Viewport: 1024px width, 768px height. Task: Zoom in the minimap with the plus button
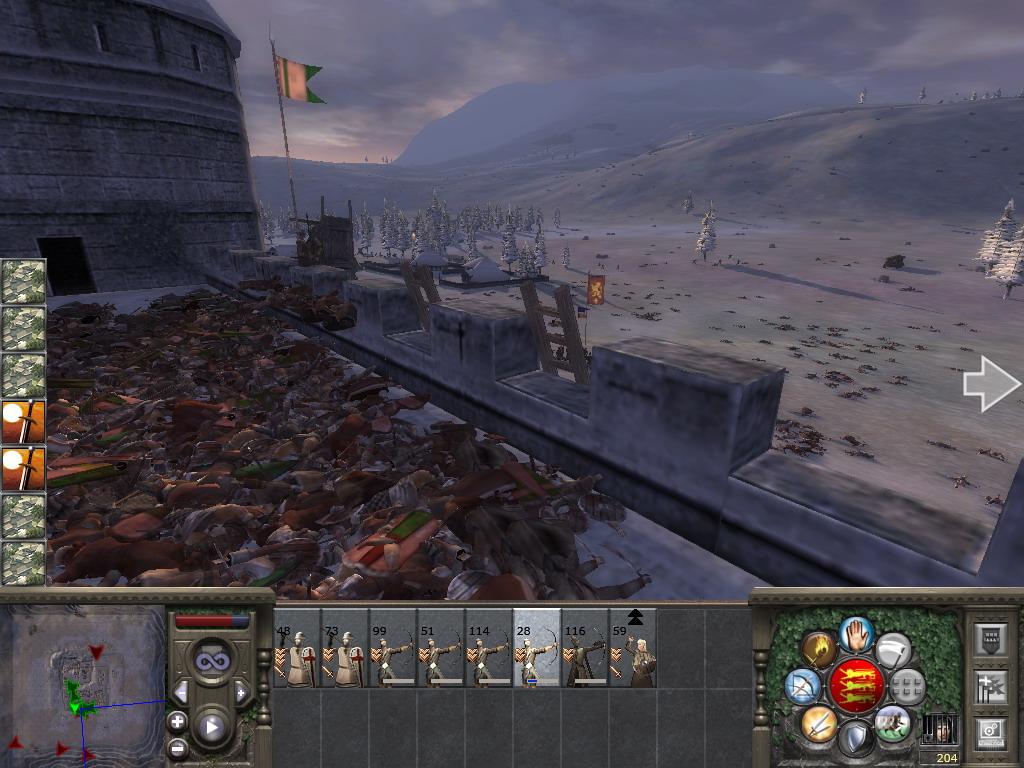click(177, 720)
